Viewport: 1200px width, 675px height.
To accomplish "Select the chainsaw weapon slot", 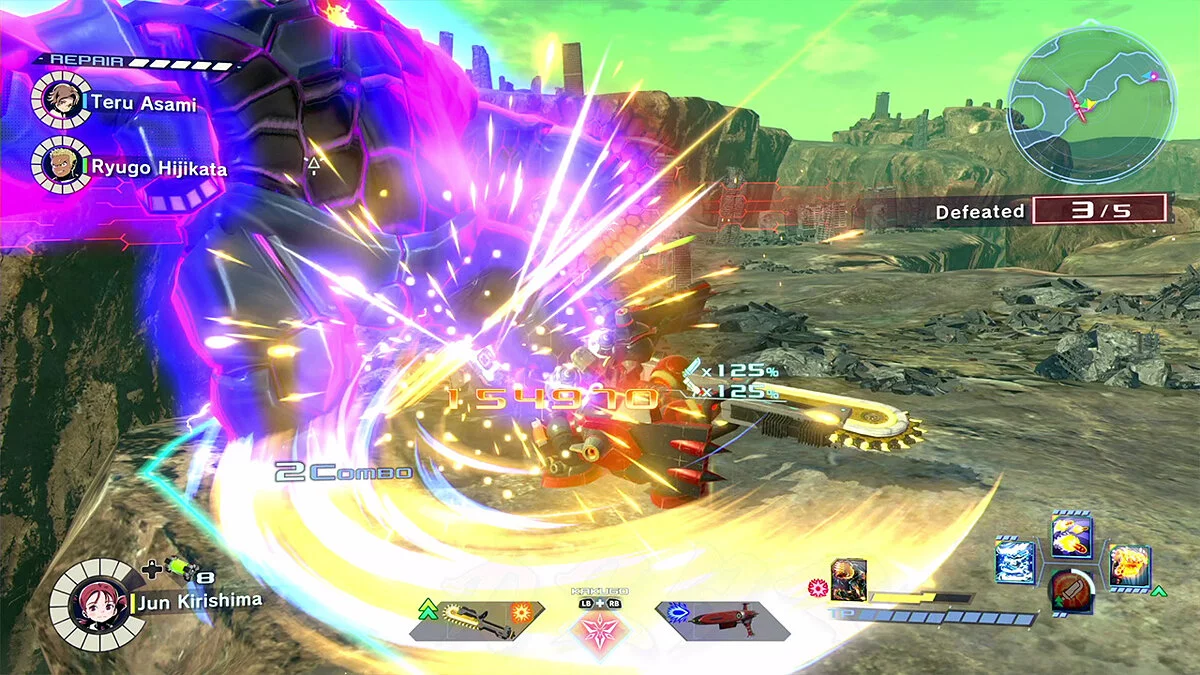I will coord(476,621).
